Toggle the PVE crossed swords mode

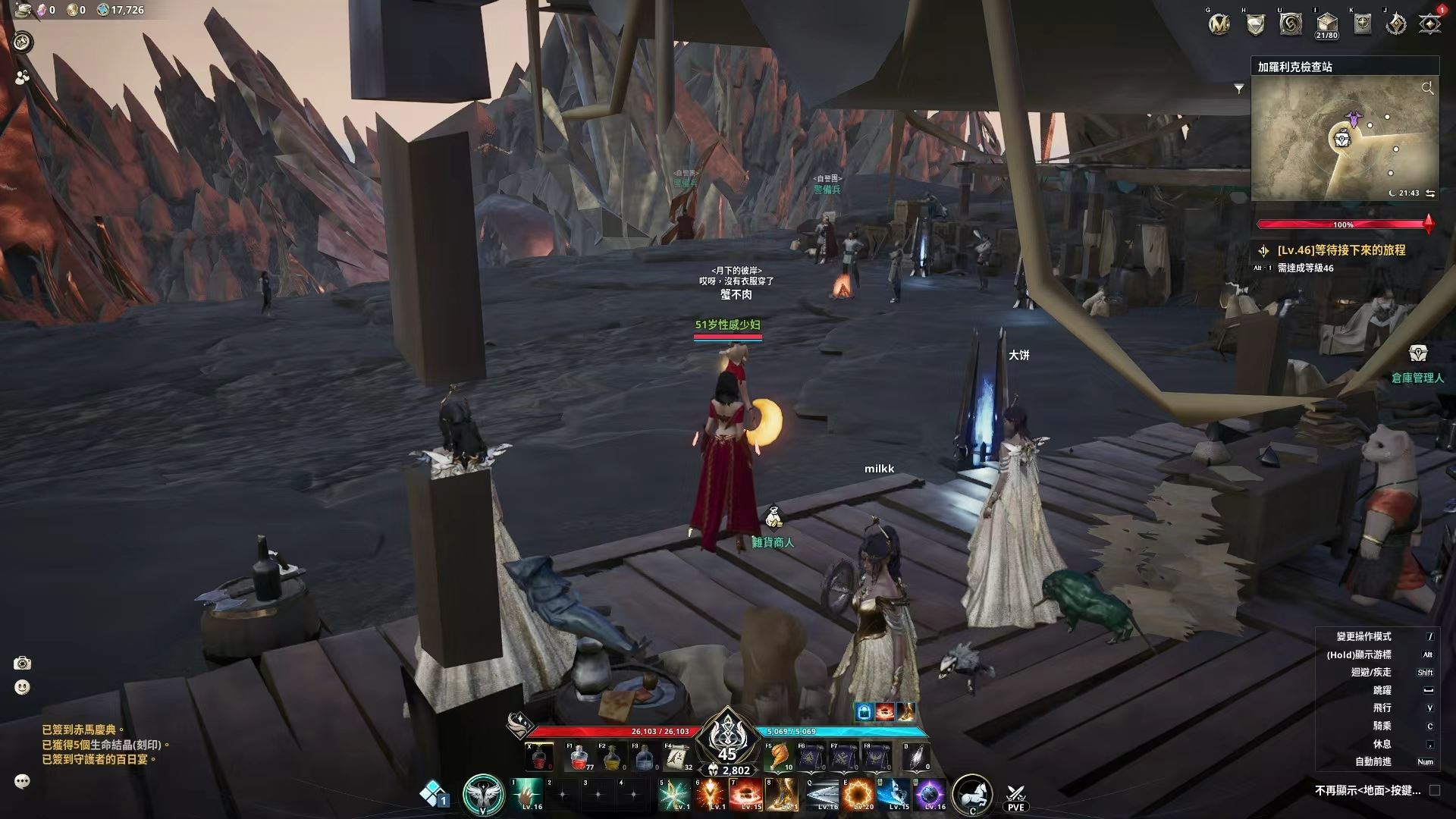point(1015,797)
